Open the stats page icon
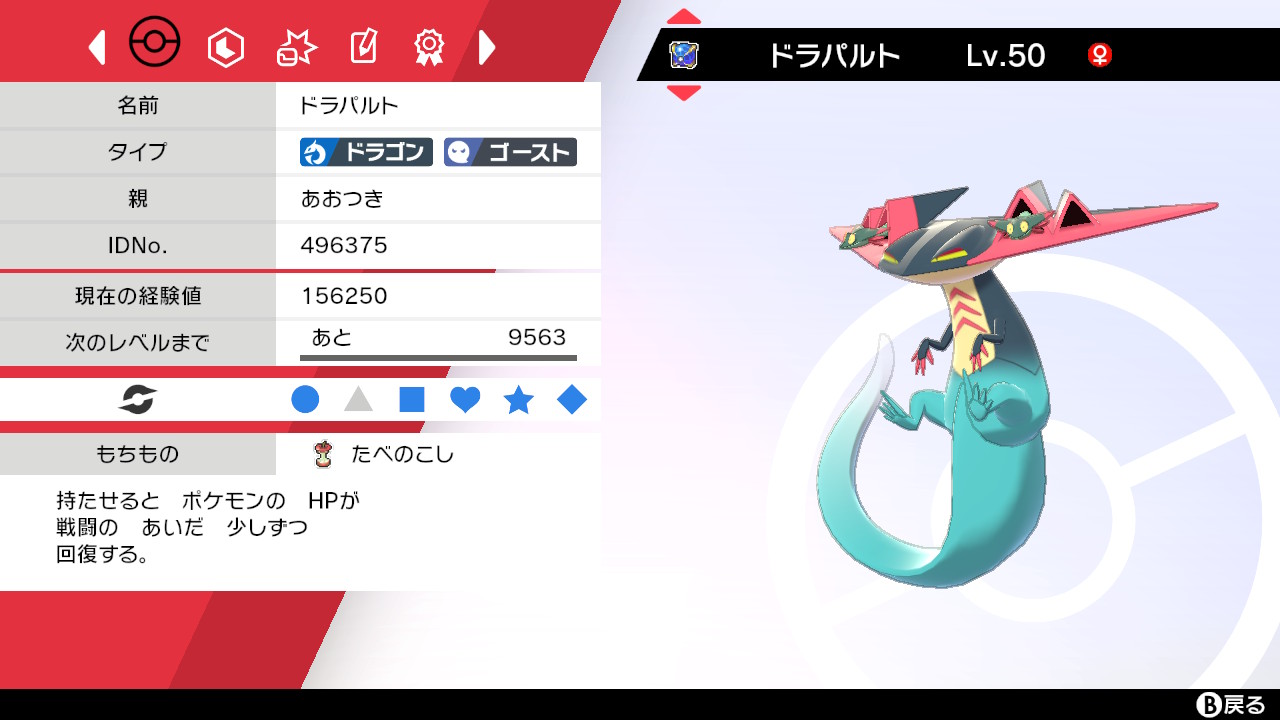This screenshot has width=1280, height=720. pos(225,46)
